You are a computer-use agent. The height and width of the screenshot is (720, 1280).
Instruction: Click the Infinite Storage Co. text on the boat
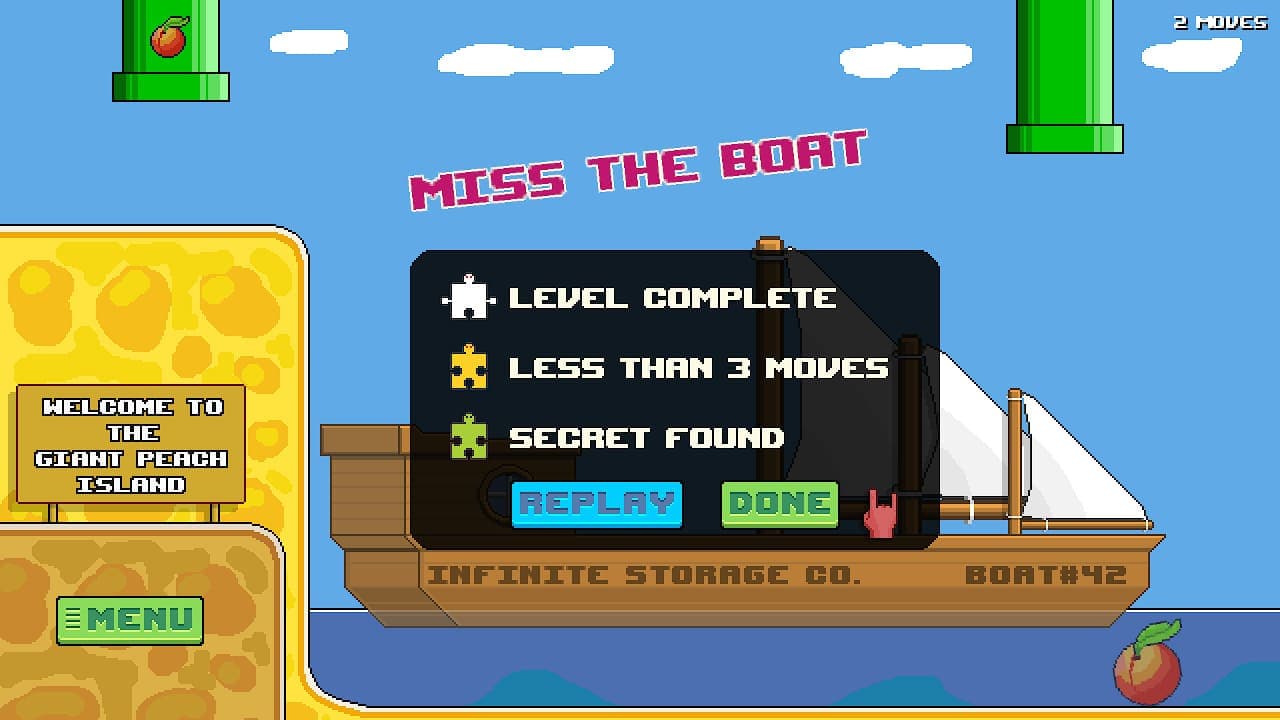click(643, 574)
